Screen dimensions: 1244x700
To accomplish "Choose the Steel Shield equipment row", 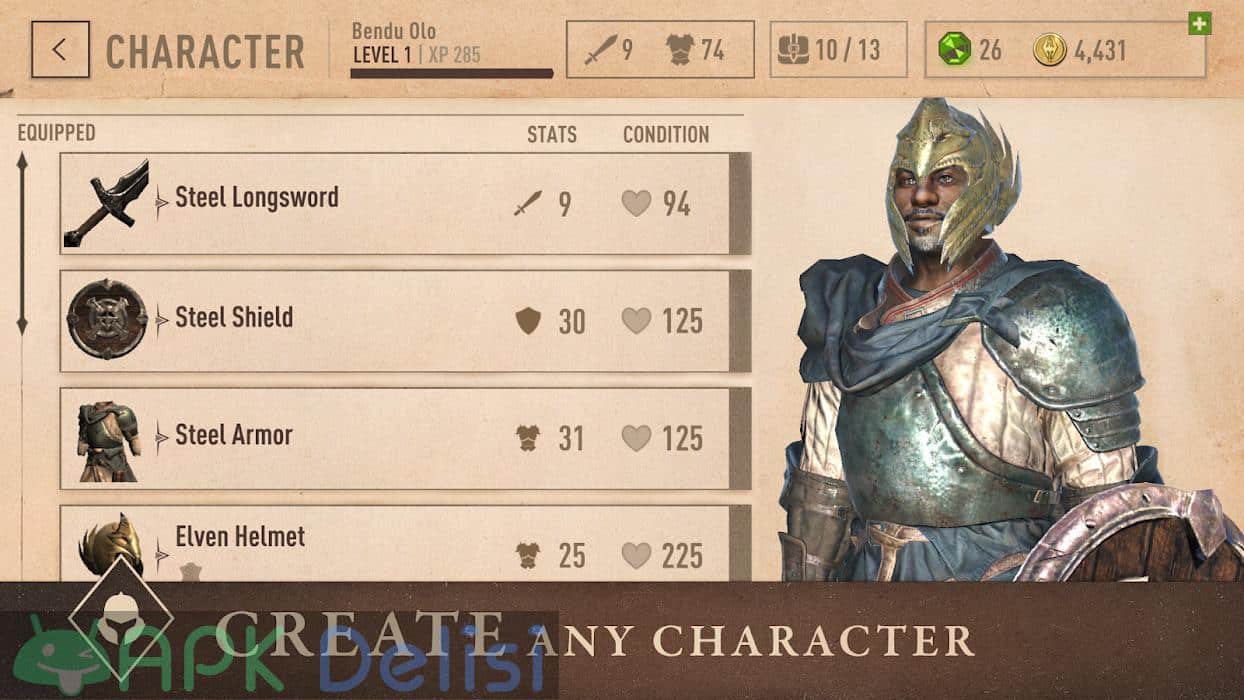I will point(404,320).
